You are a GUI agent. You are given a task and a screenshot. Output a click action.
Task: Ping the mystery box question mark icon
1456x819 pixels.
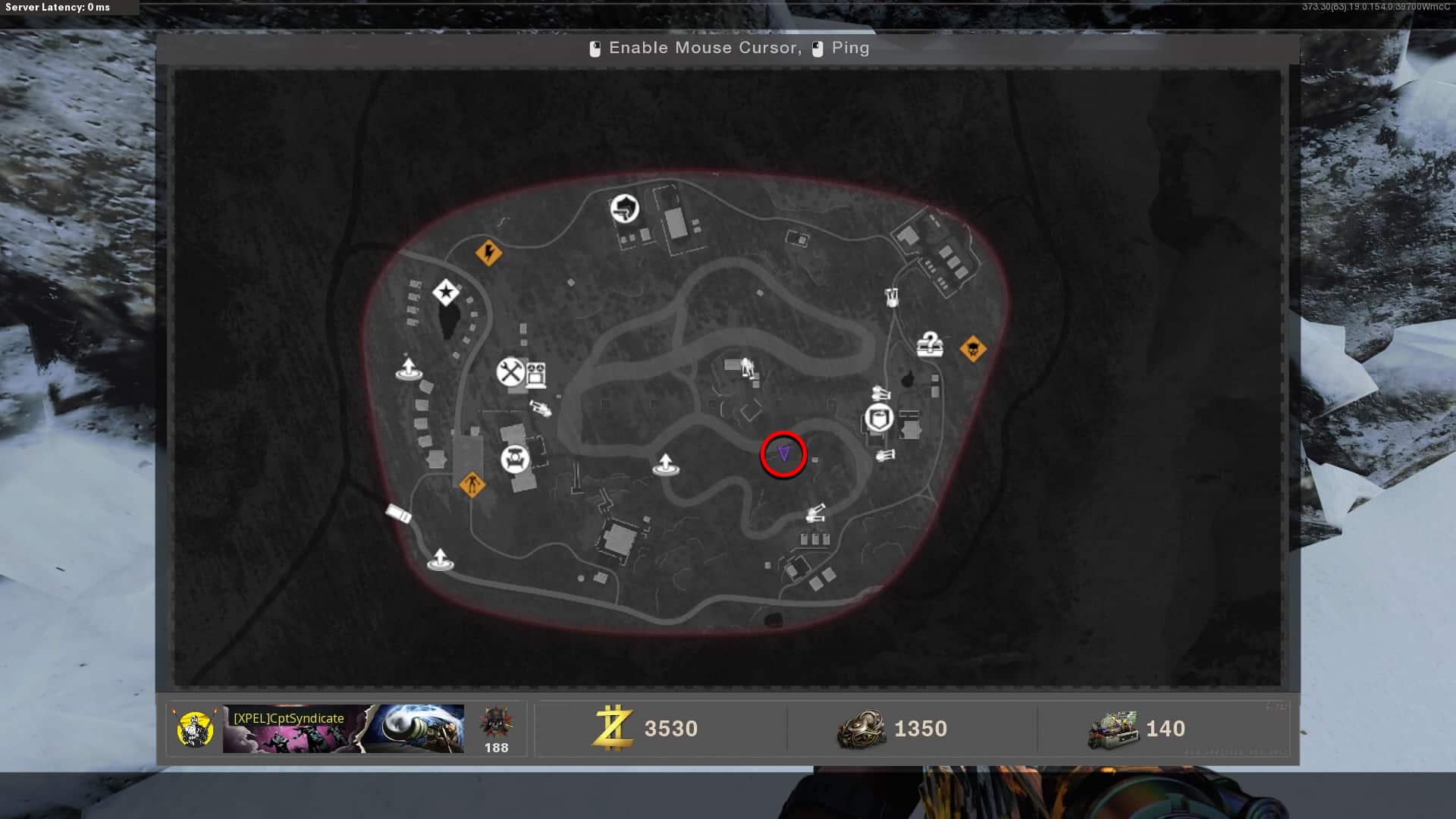pos(929,345)
